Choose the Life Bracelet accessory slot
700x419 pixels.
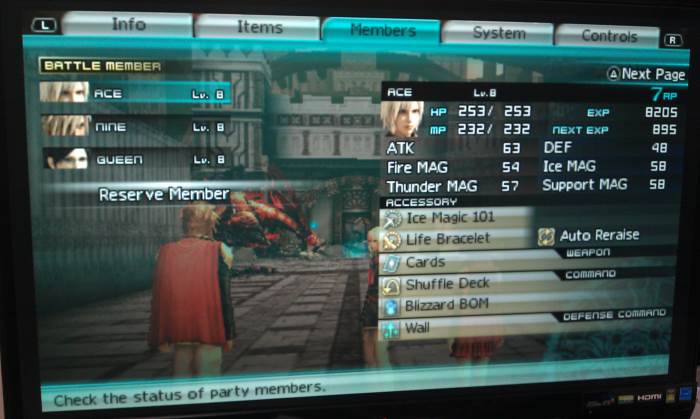[448, 240]
